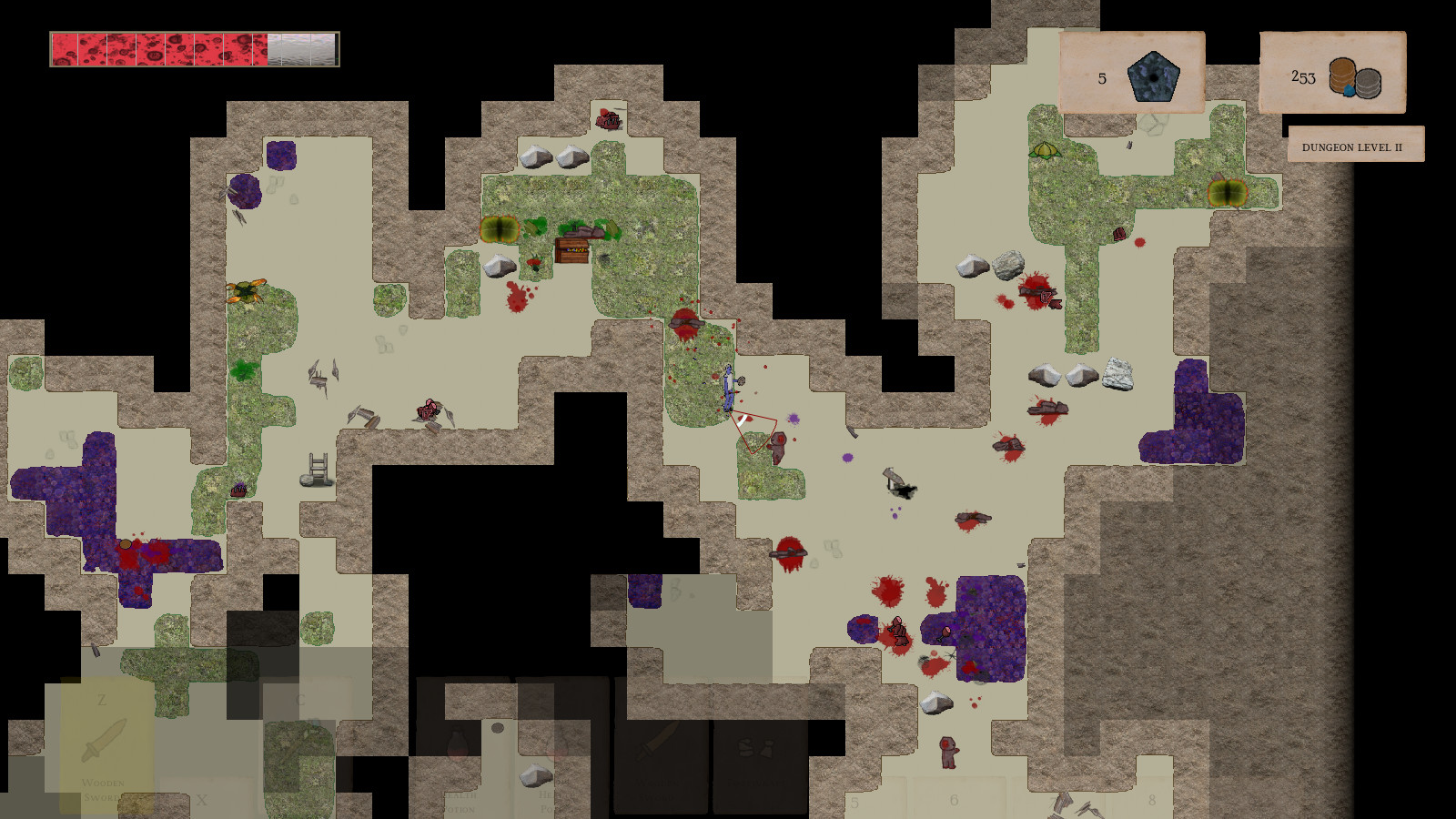Click the red health bar segment at top left
The height and width of the screenshot is (819, 1456).
pyautogui.click(x=91, y=45)
